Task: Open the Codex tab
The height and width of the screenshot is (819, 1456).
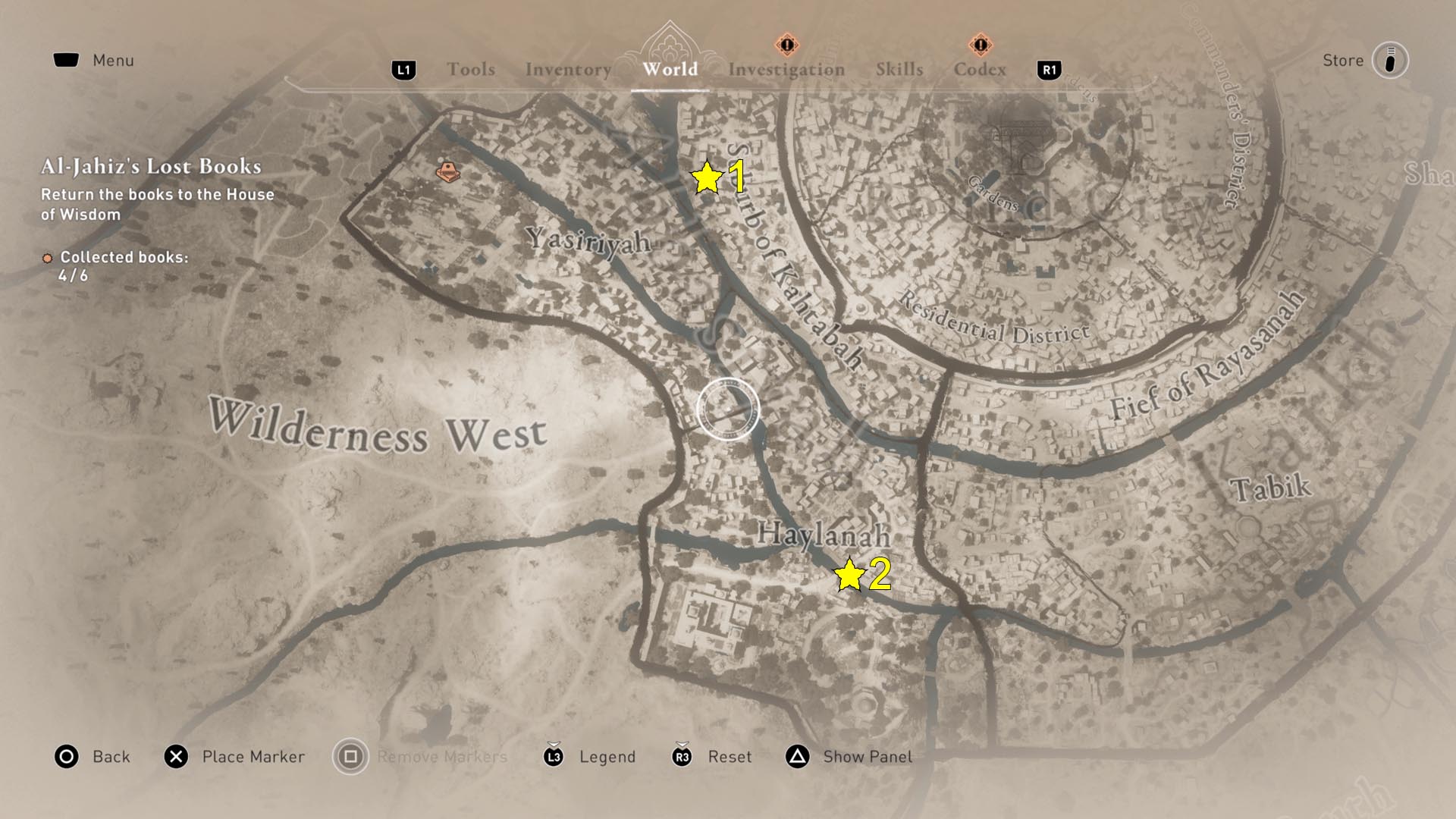Action: [x=981, y=69]
